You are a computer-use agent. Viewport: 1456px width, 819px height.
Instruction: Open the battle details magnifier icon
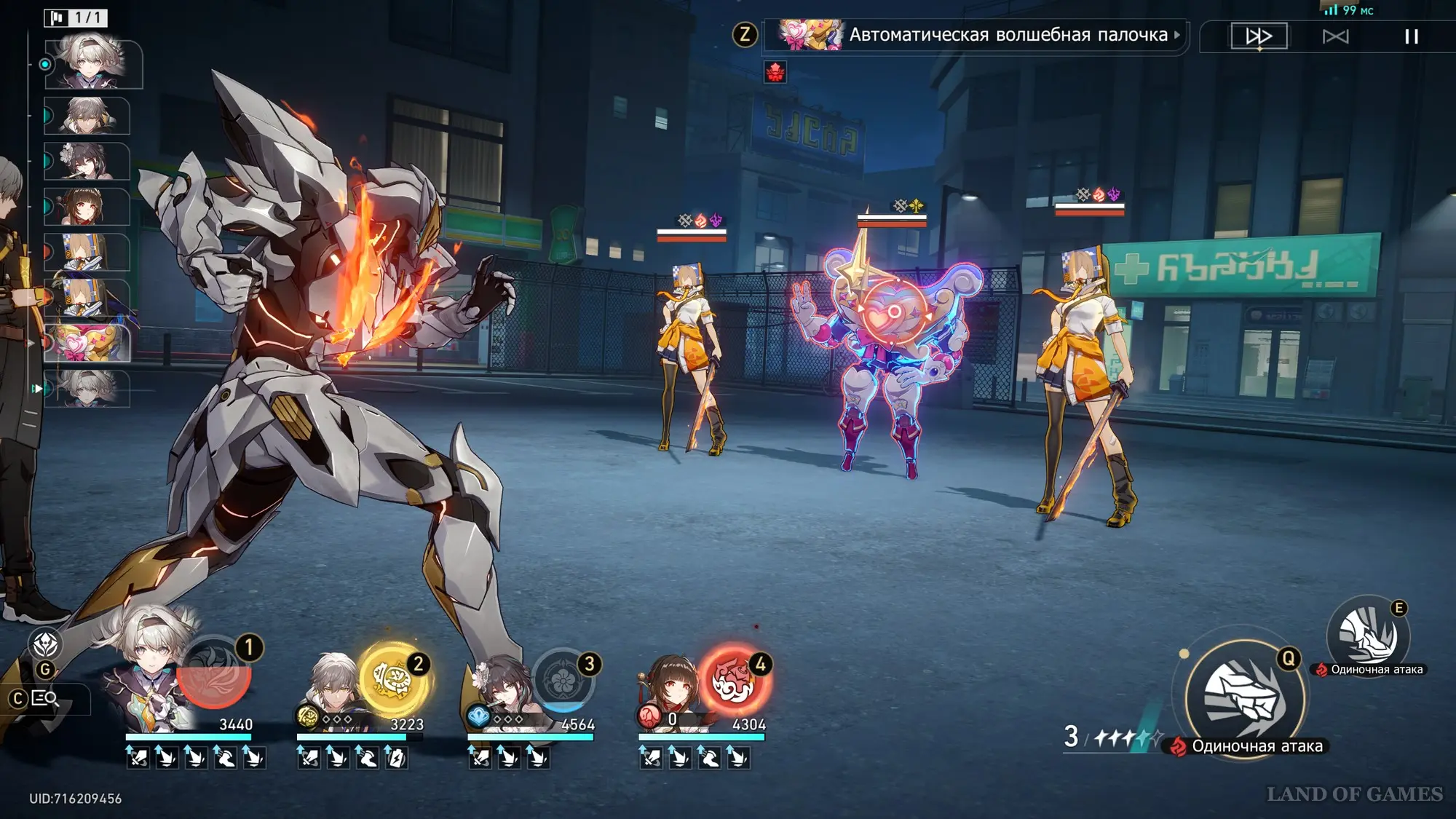click(x=45, y=699)
